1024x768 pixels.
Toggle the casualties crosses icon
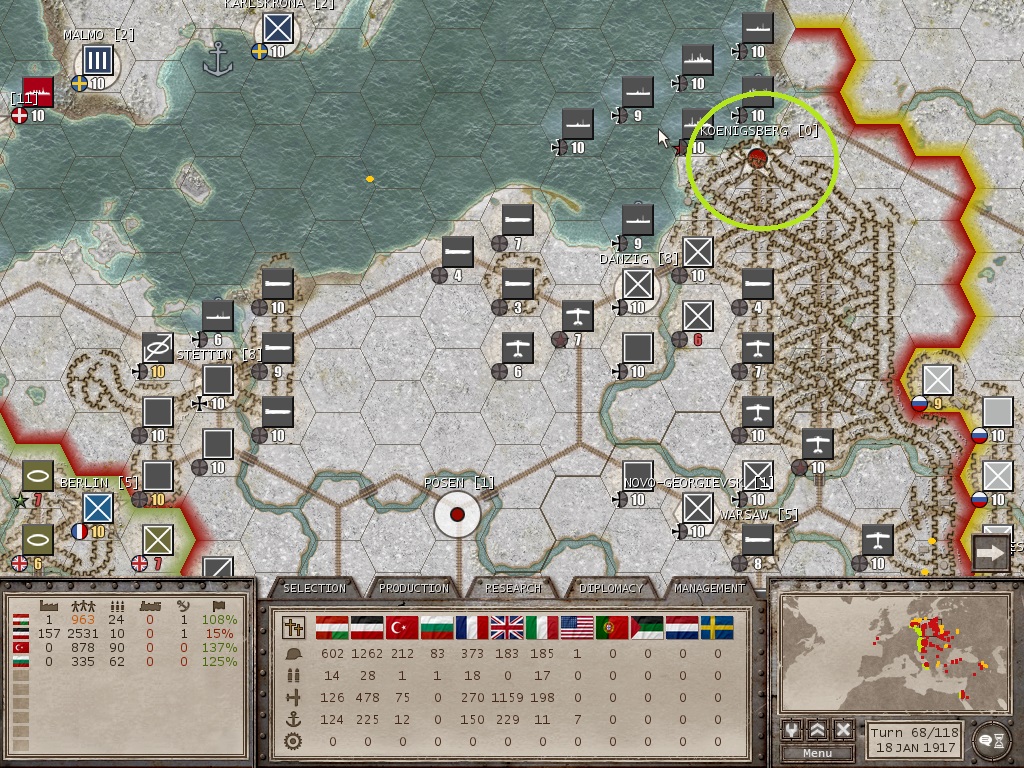point(294,628)
